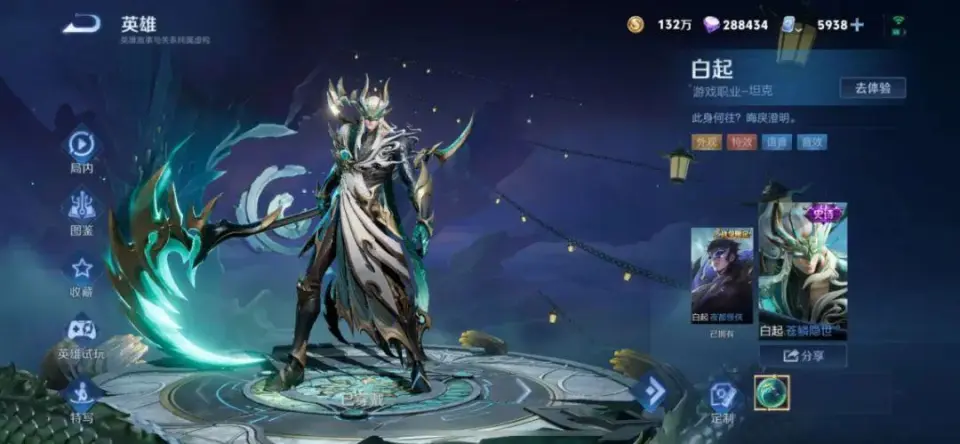Tap the 去体验 try-out button
The width and height of the screenshot is (960, 444).
[872, 87]
